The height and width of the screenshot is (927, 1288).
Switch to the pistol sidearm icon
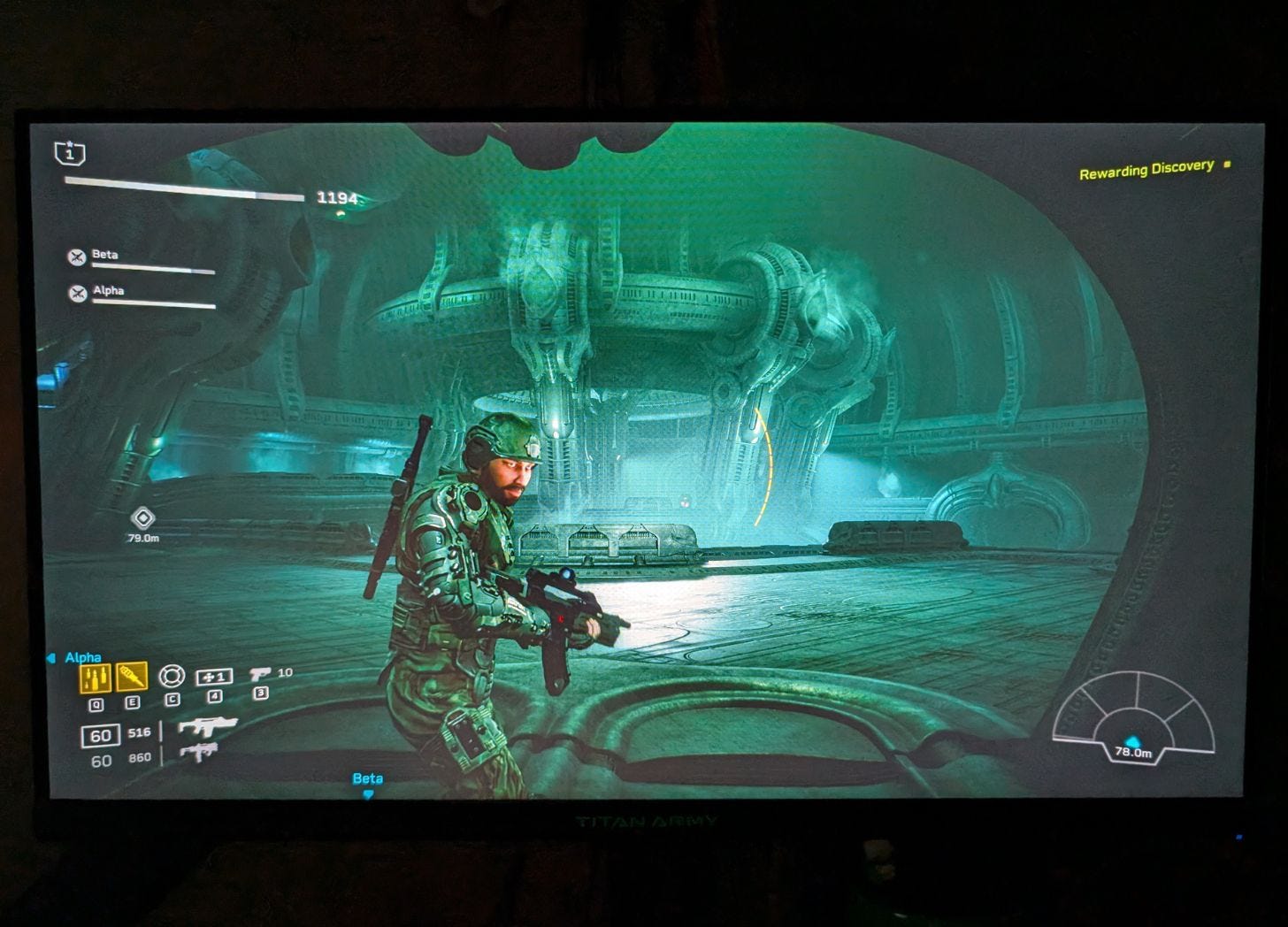[x=260, y=673]
